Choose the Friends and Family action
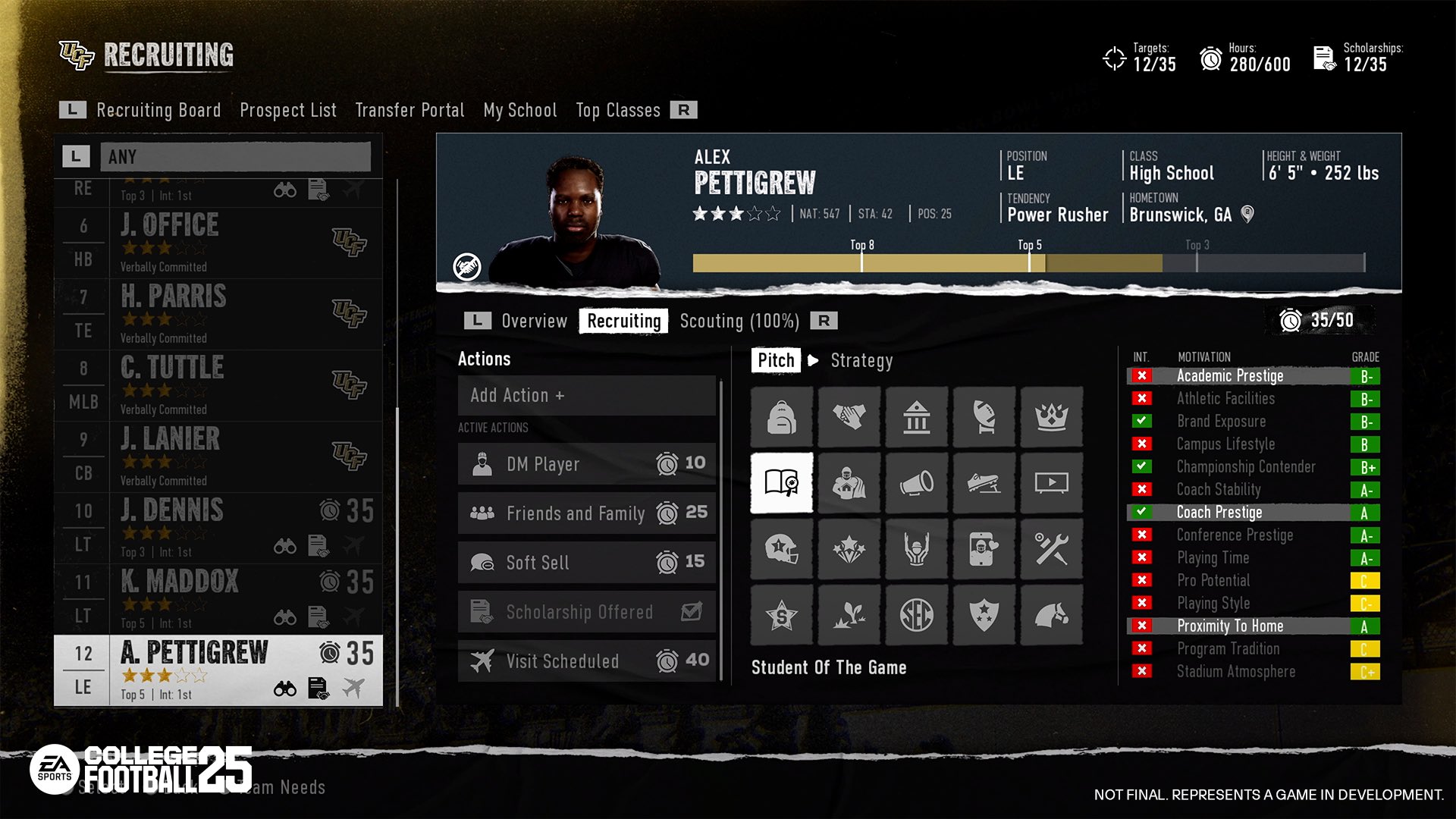 tap(586, 513)
